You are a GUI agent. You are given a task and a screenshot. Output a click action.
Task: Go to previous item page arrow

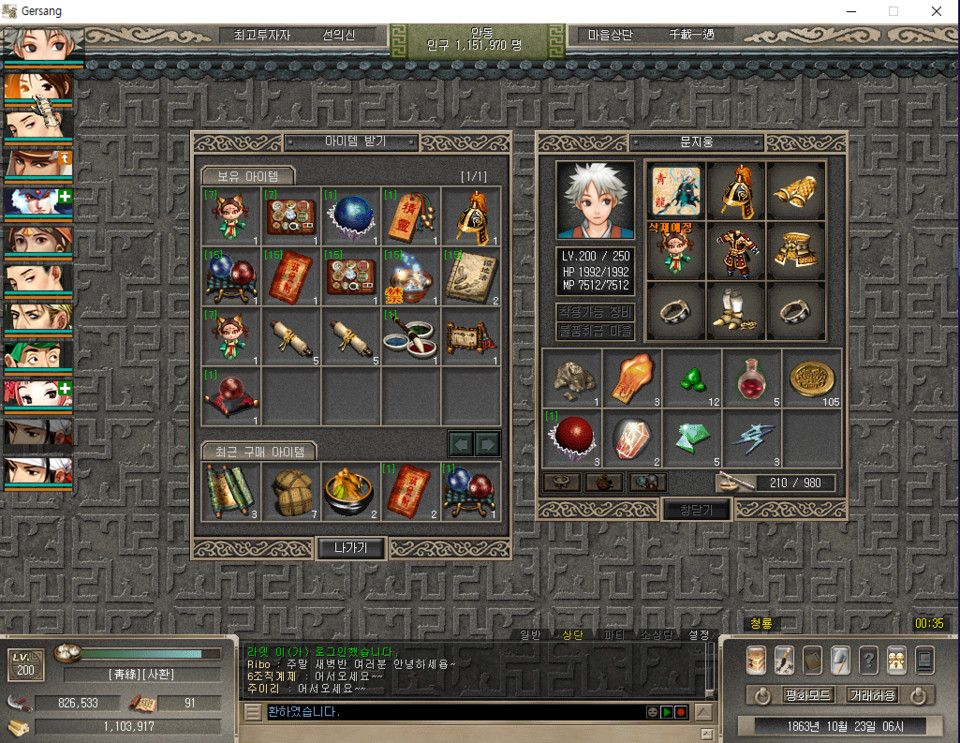(460, 442)
